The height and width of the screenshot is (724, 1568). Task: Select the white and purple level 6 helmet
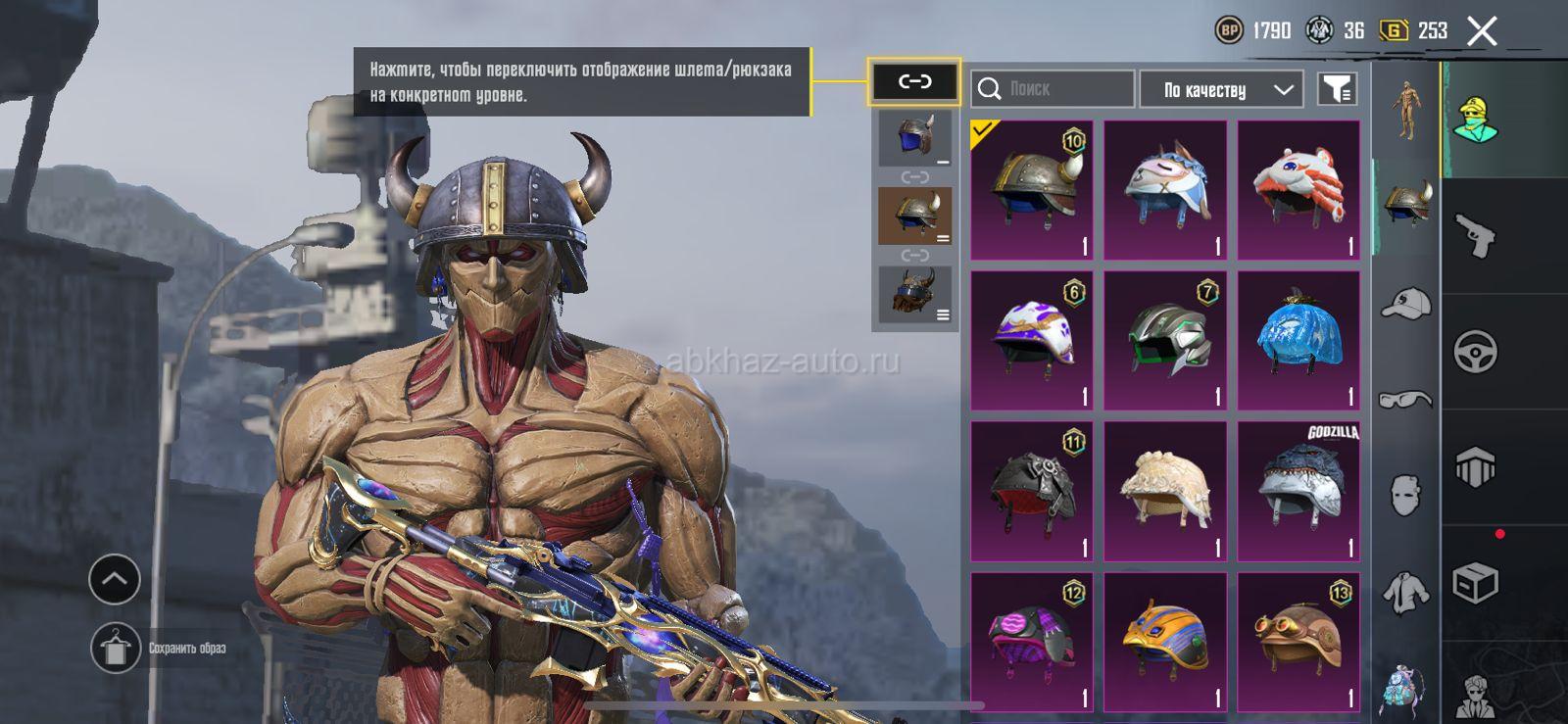tap(1032, 341)
